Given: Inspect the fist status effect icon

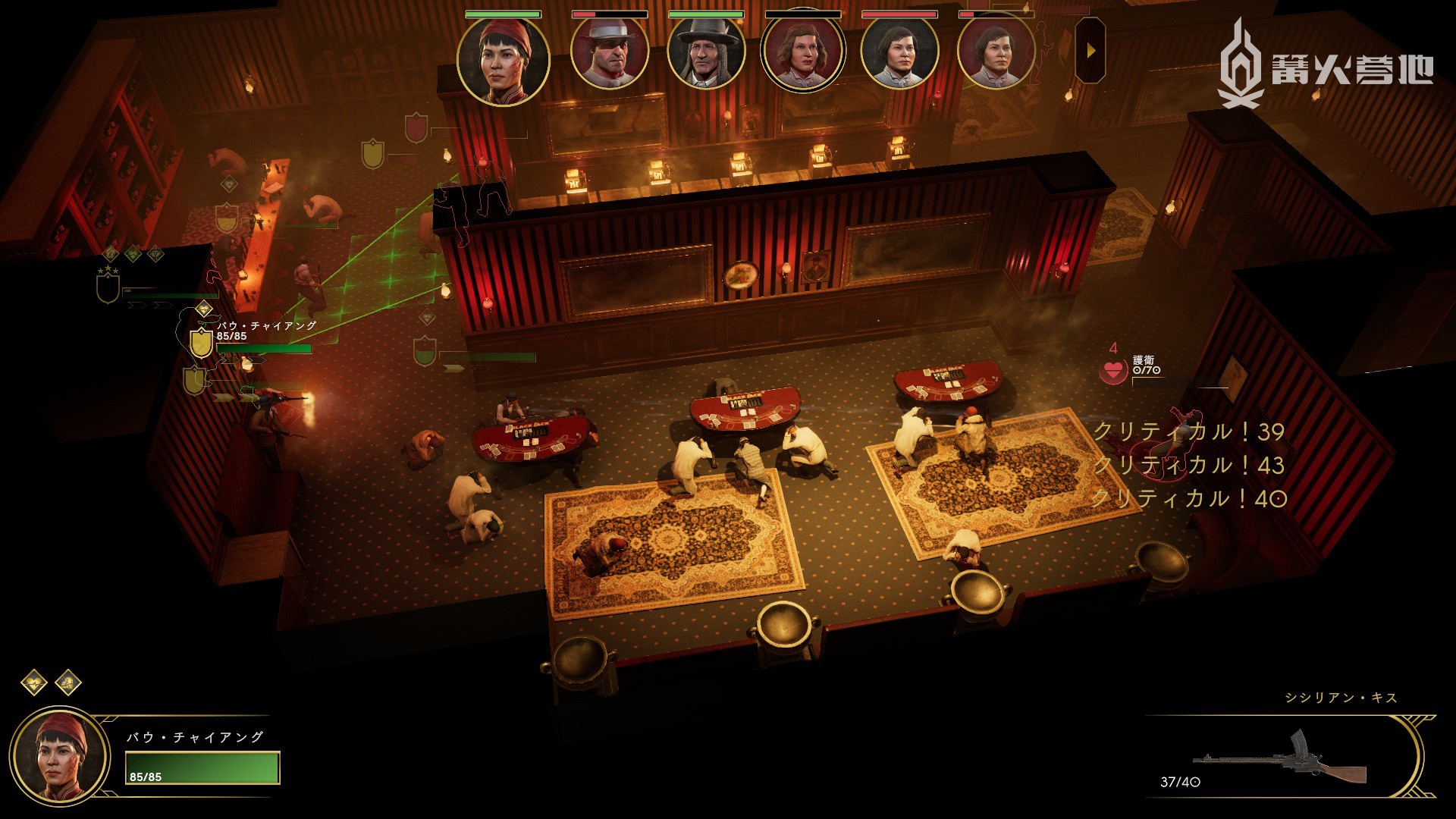Looking at the screenshot, I should (68, 682).
